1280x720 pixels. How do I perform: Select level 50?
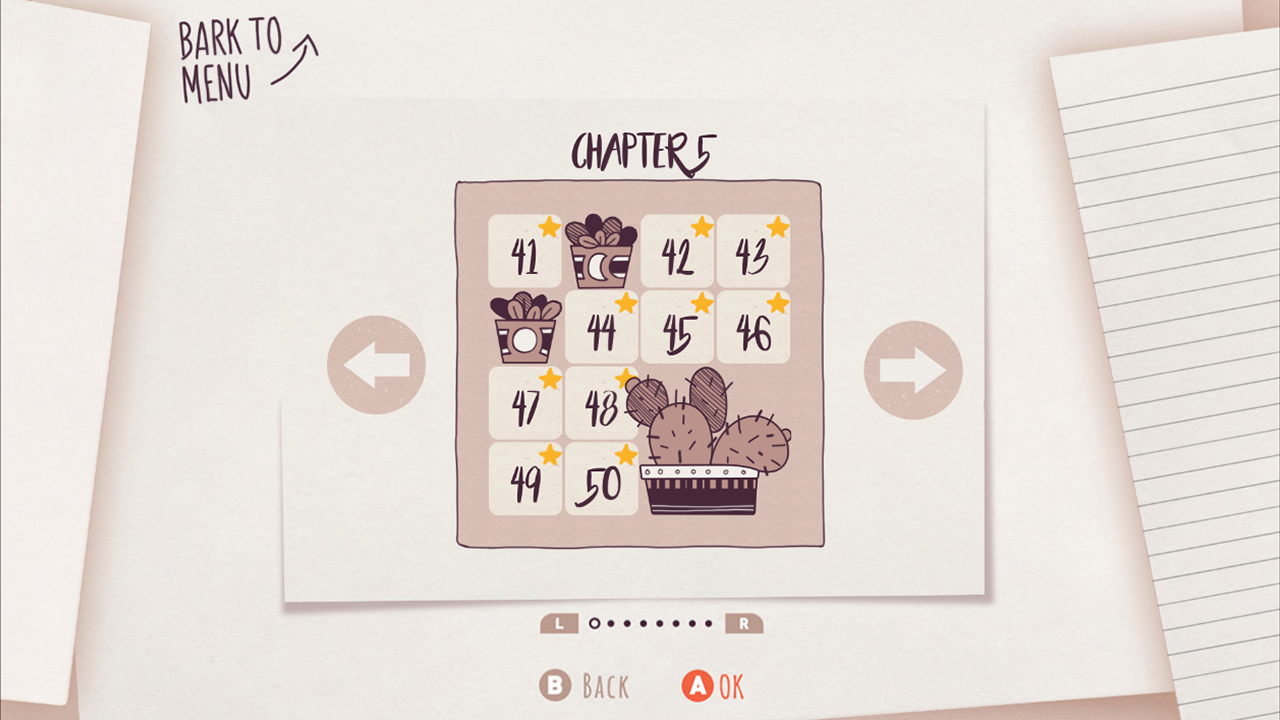click(x=600, y=479)
